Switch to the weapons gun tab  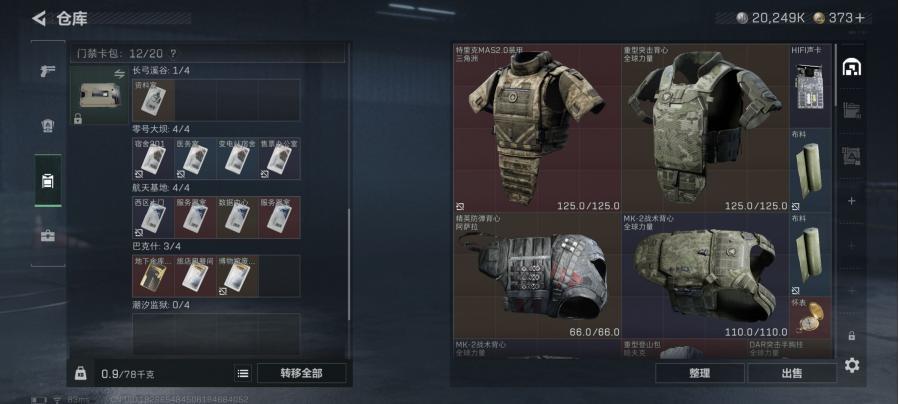click(x=47, y=71)
